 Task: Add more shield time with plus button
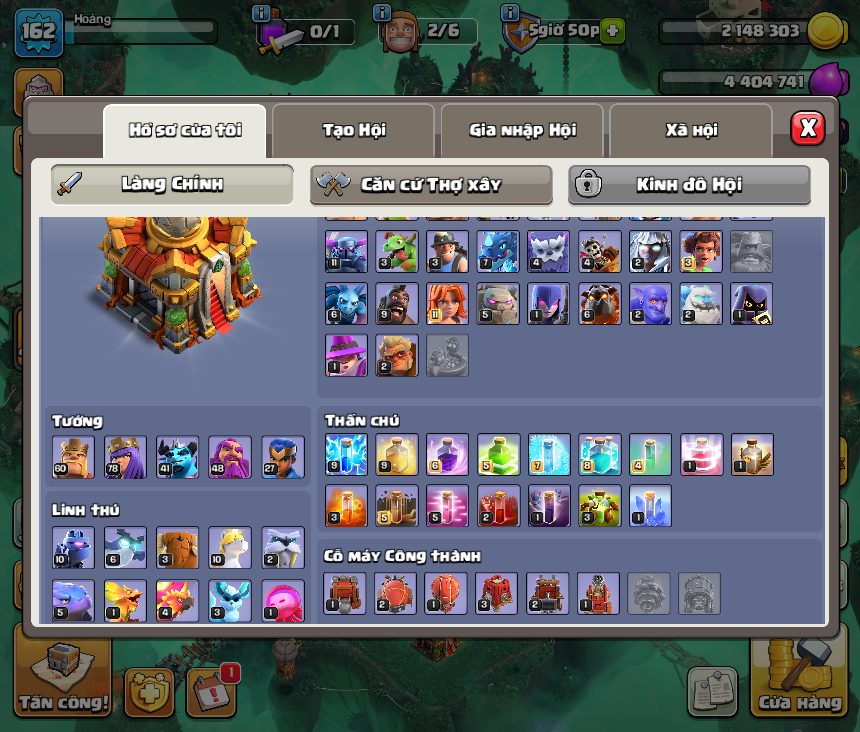point(611,31)
